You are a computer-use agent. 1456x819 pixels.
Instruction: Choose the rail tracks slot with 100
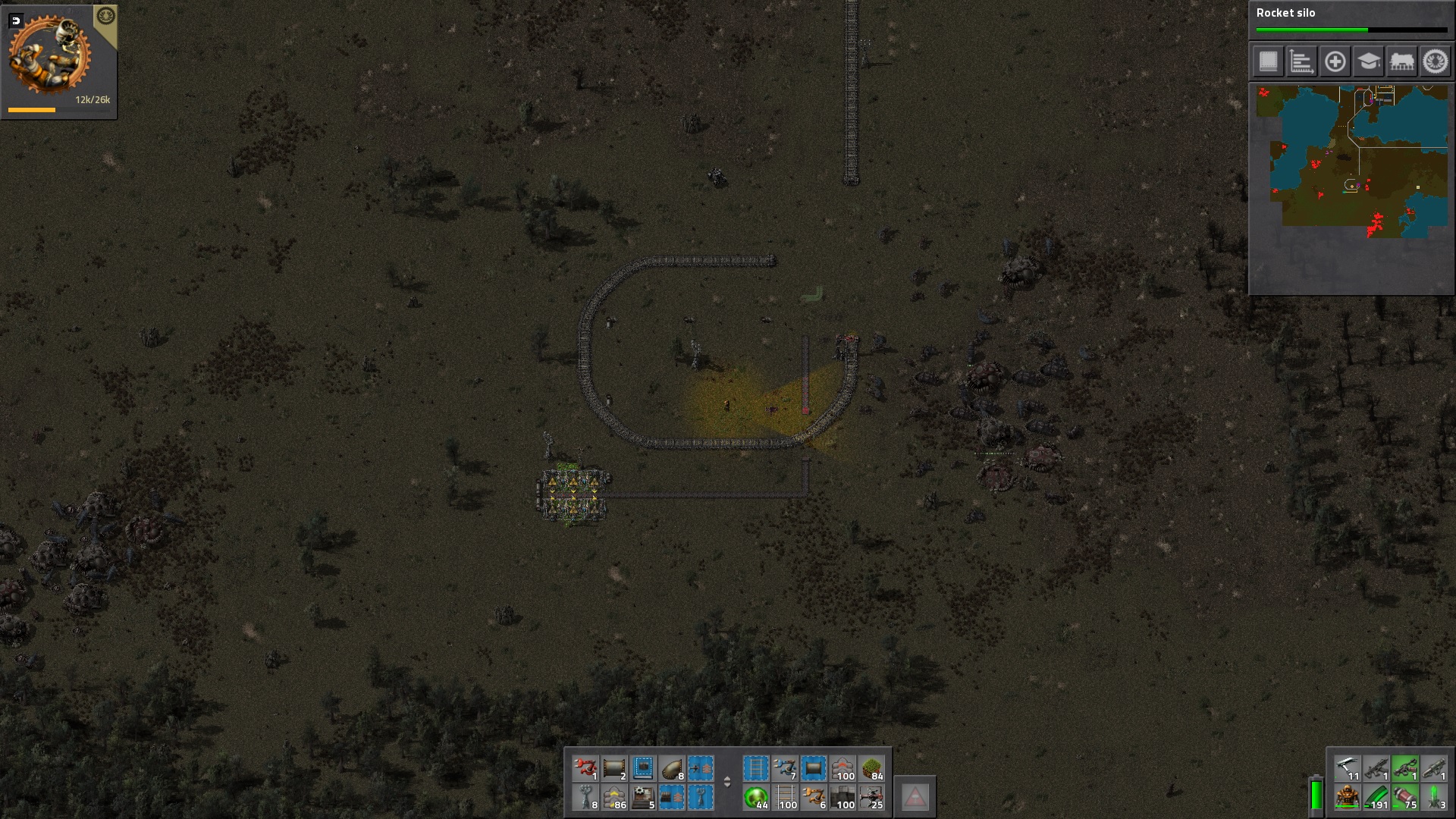pos(786,798)
